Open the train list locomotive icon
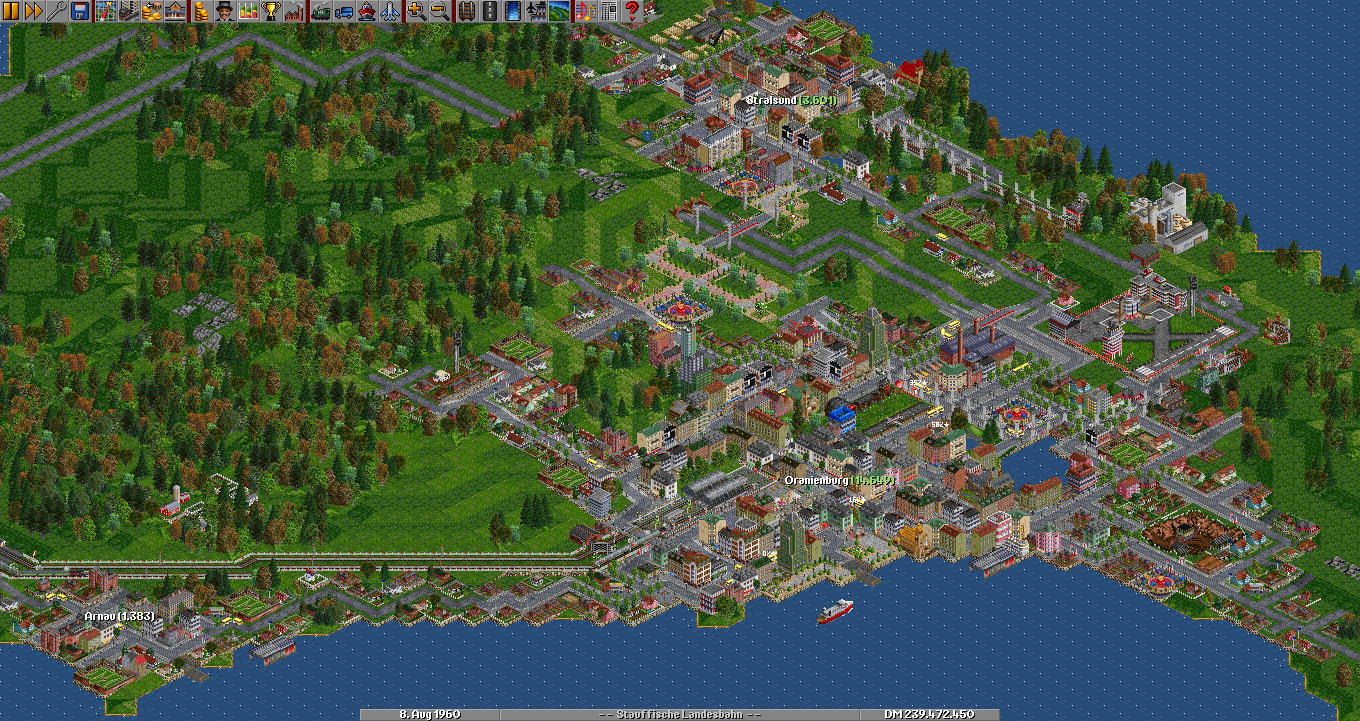1360x721 pixels. coord(322,11)
